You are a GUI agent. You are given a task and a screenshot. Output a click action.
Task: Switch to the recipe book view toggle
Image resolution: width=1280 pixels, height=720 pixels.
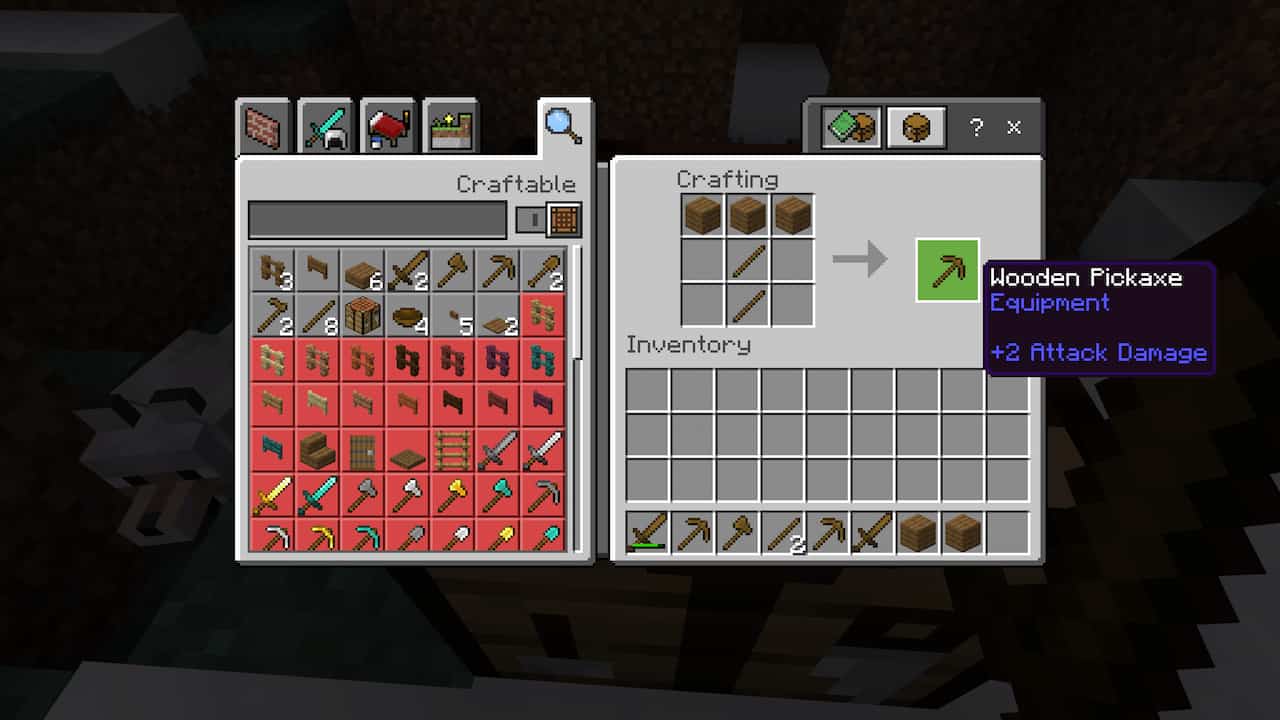849,127
